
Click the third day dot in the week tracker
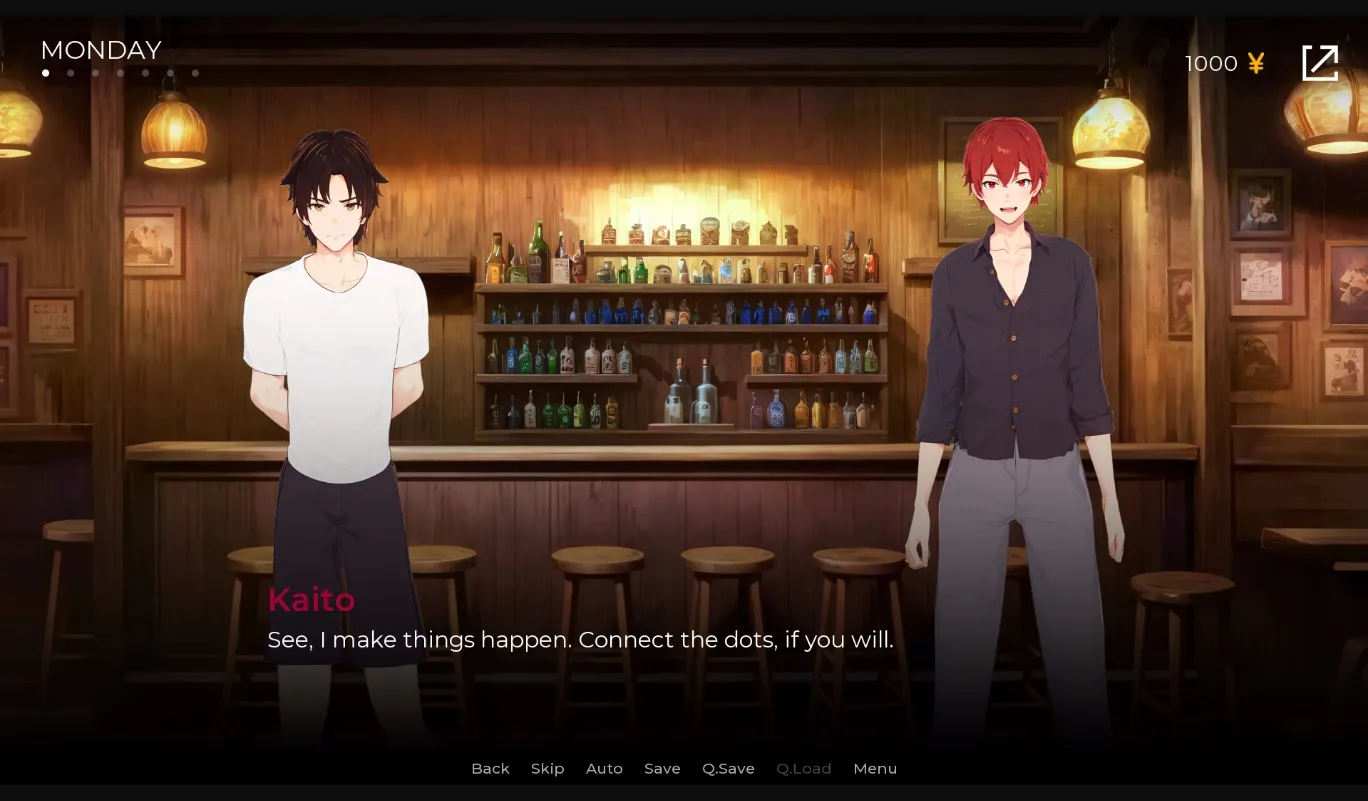tap(95, 72)
